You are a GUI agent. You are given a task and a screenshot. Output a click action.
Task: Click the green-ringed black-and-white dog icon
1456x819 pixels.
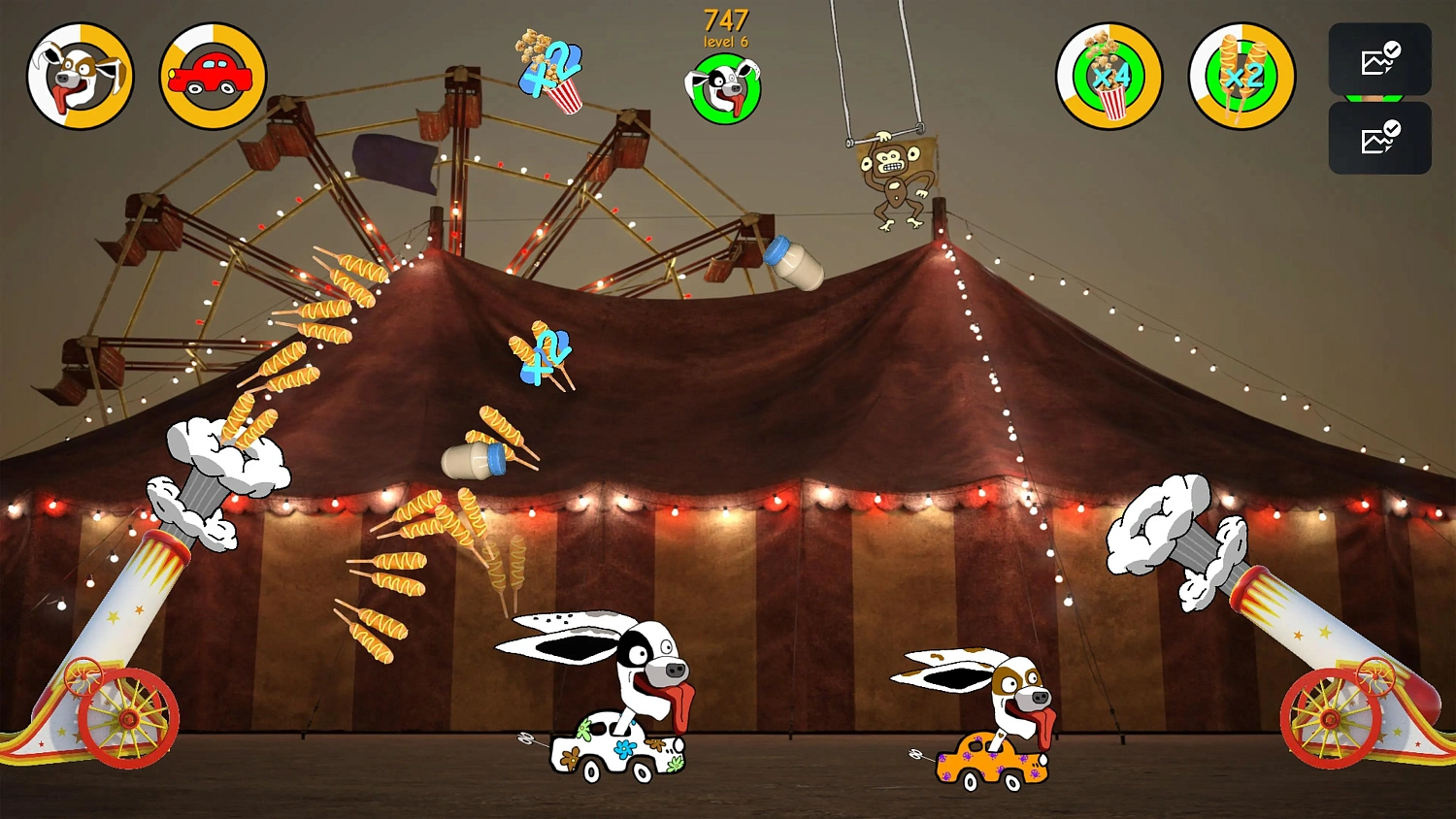click(724, 89)
